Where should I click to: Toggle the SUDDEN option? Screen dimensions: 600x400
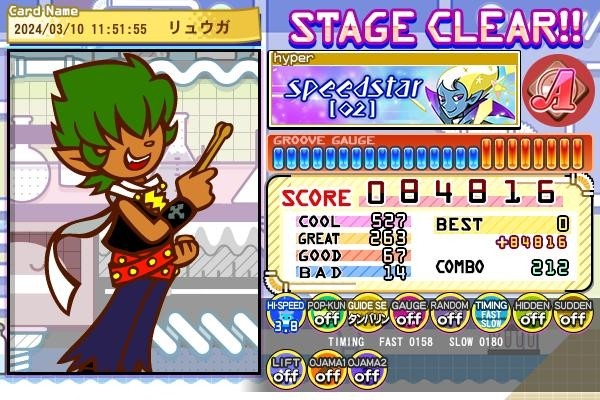tap(573, 316)
